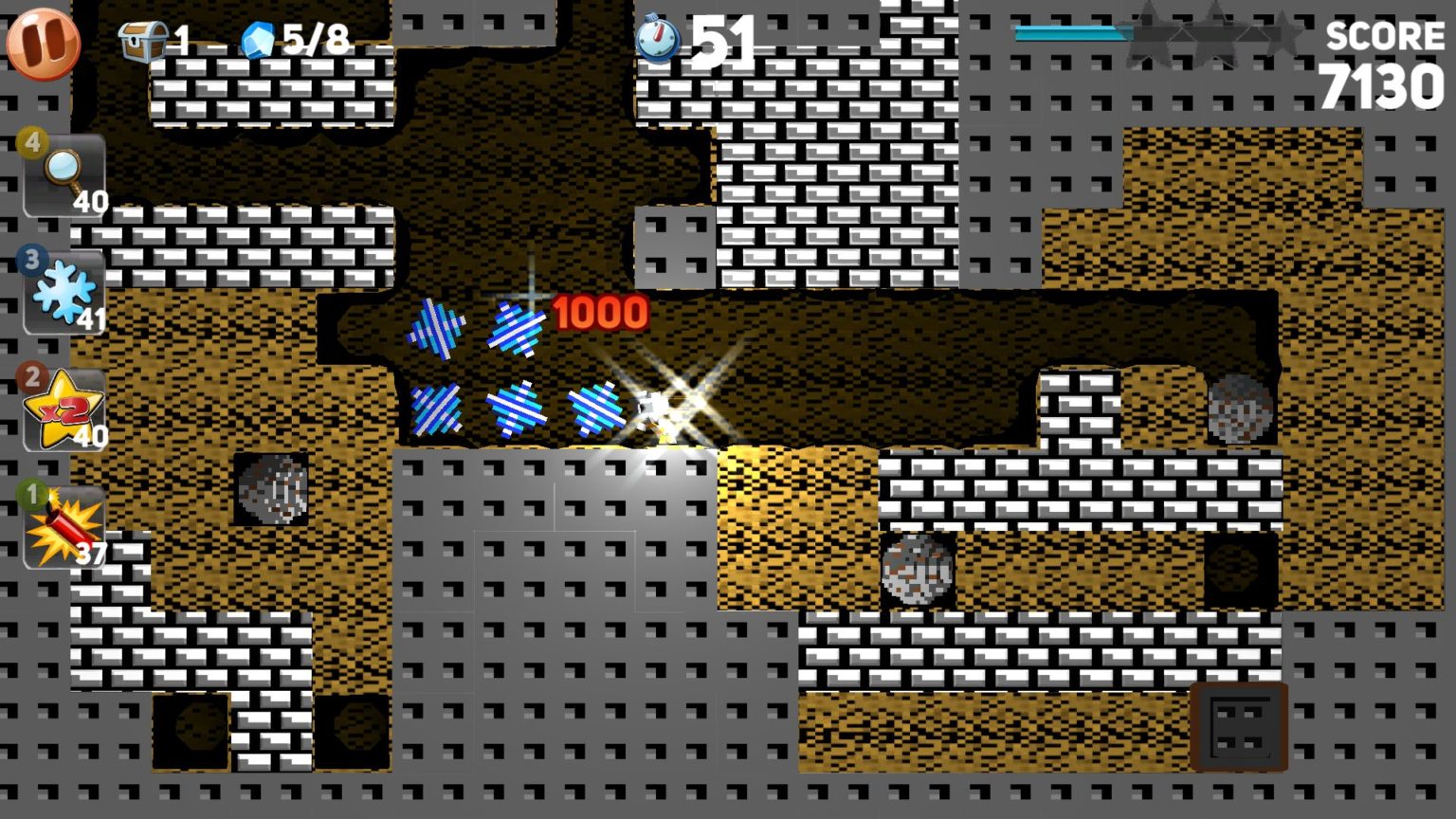The image size is (1456, 819).
Task: Click the 5/8 gem progress text
Action: 318,40
